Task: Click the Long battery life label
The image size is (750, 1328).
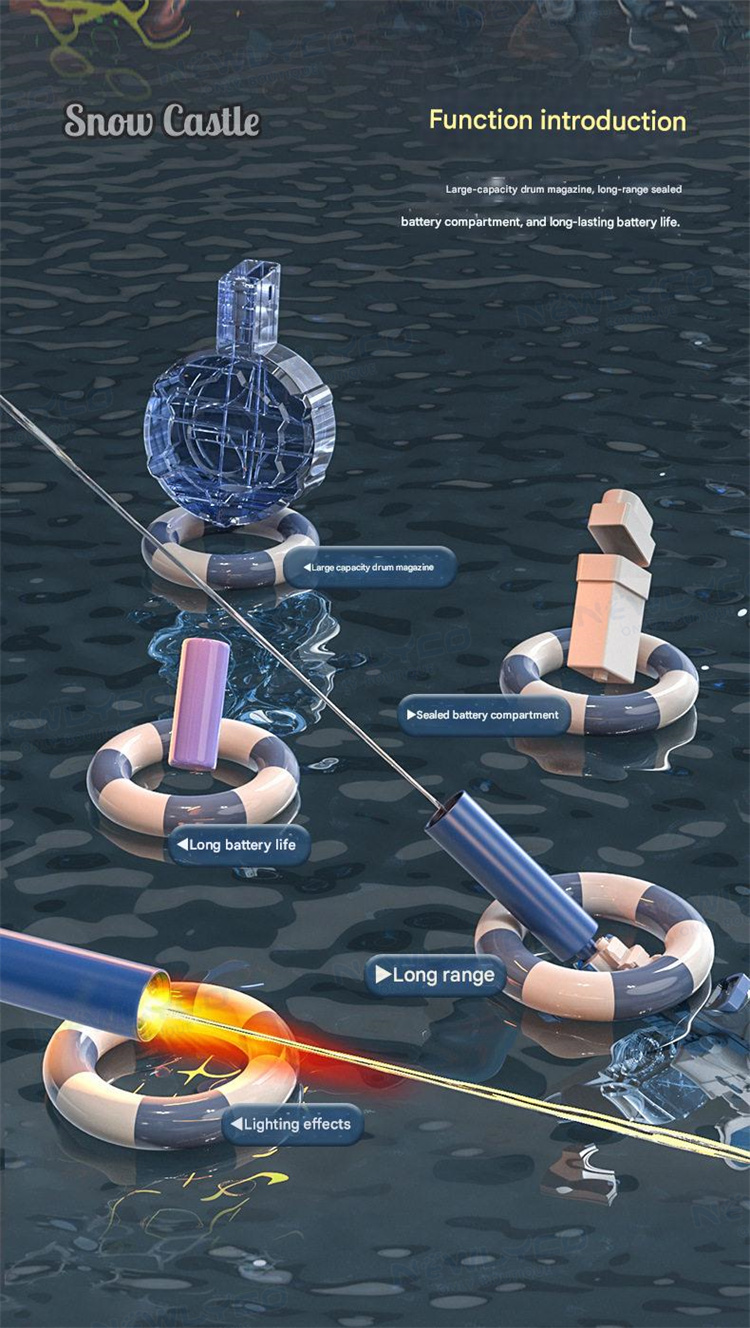Action: point(238,845)
